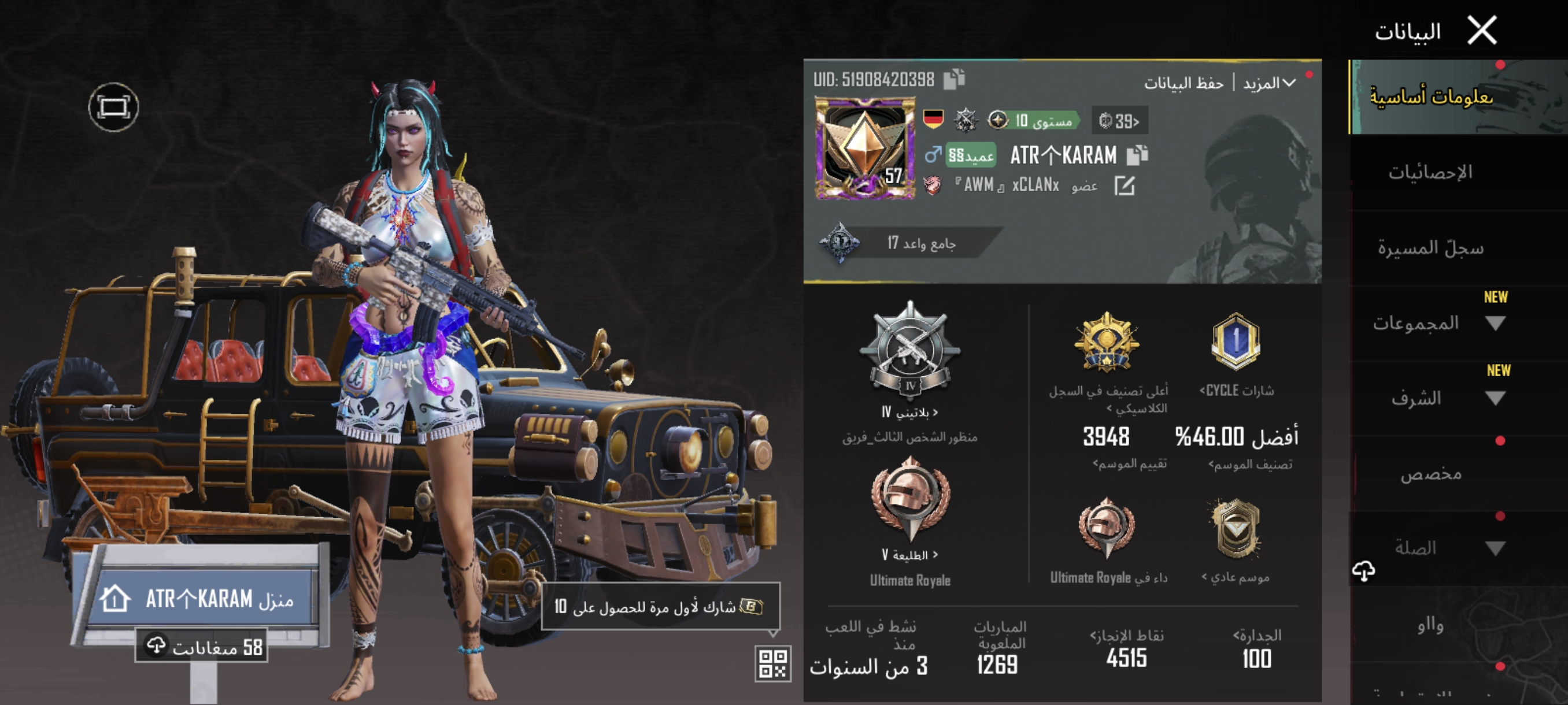Open the QR code icon

pos(772,663)
